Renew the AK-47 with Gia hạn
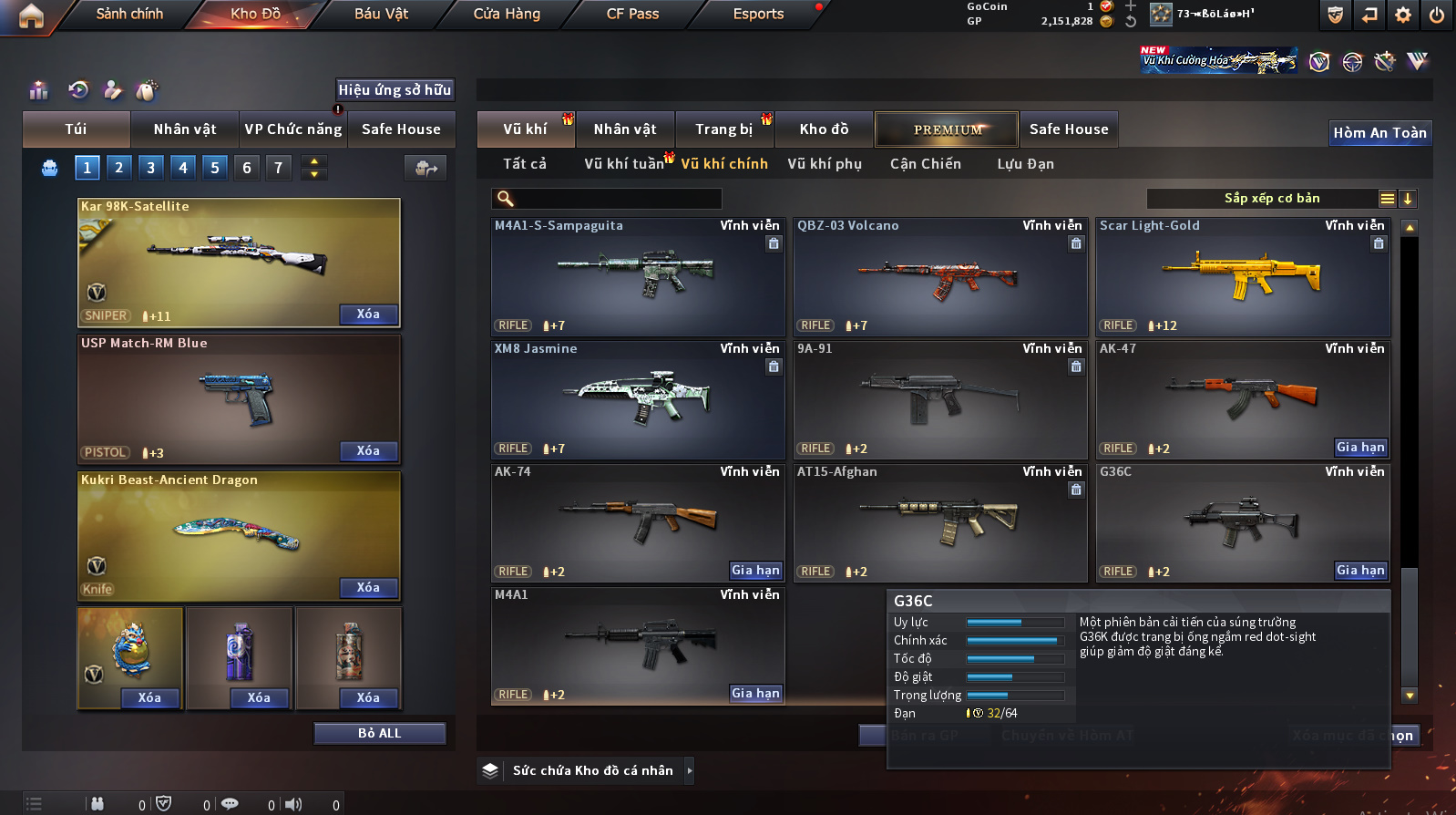The image size is (1456, 815). [x=1360, y=447]
